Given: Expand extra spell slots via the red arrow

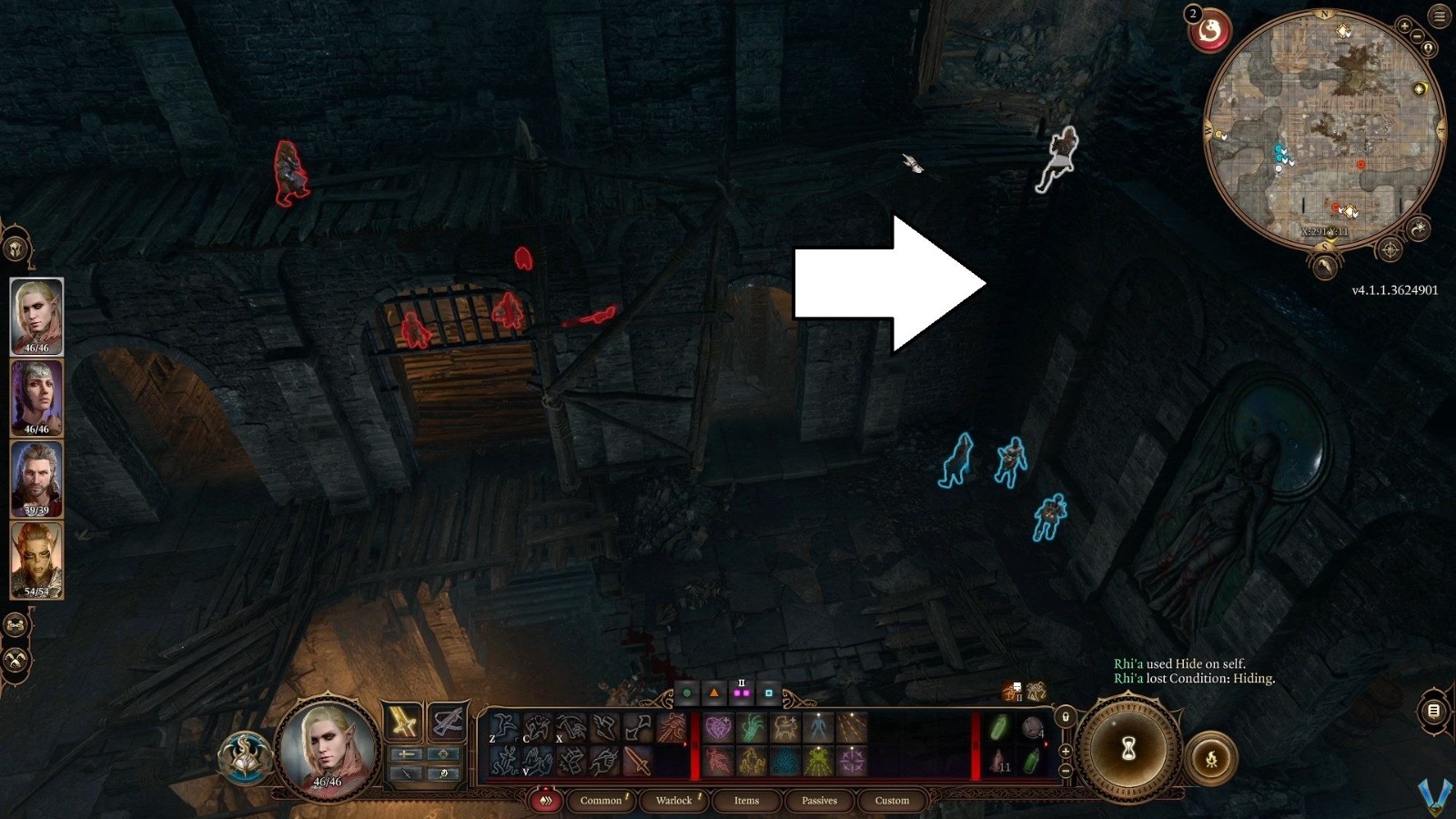Looking at the screenshot, I should pos(685,743).
